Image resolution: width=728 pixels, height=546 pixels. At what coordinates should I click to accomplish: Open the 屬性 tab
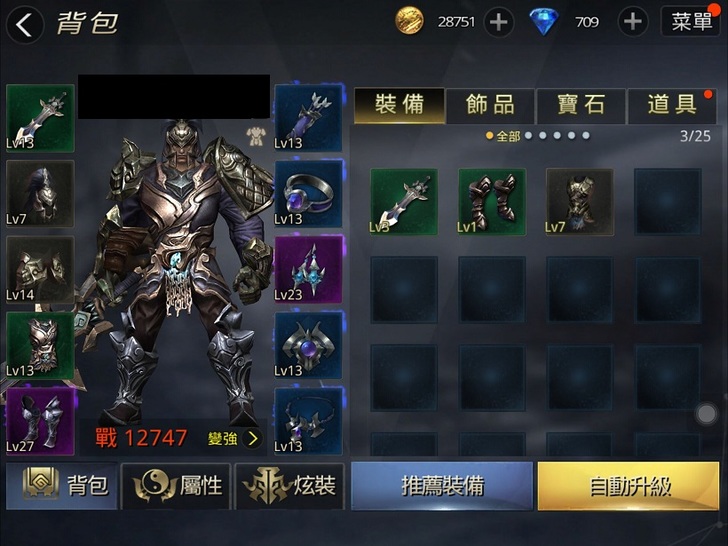point(176,487)
